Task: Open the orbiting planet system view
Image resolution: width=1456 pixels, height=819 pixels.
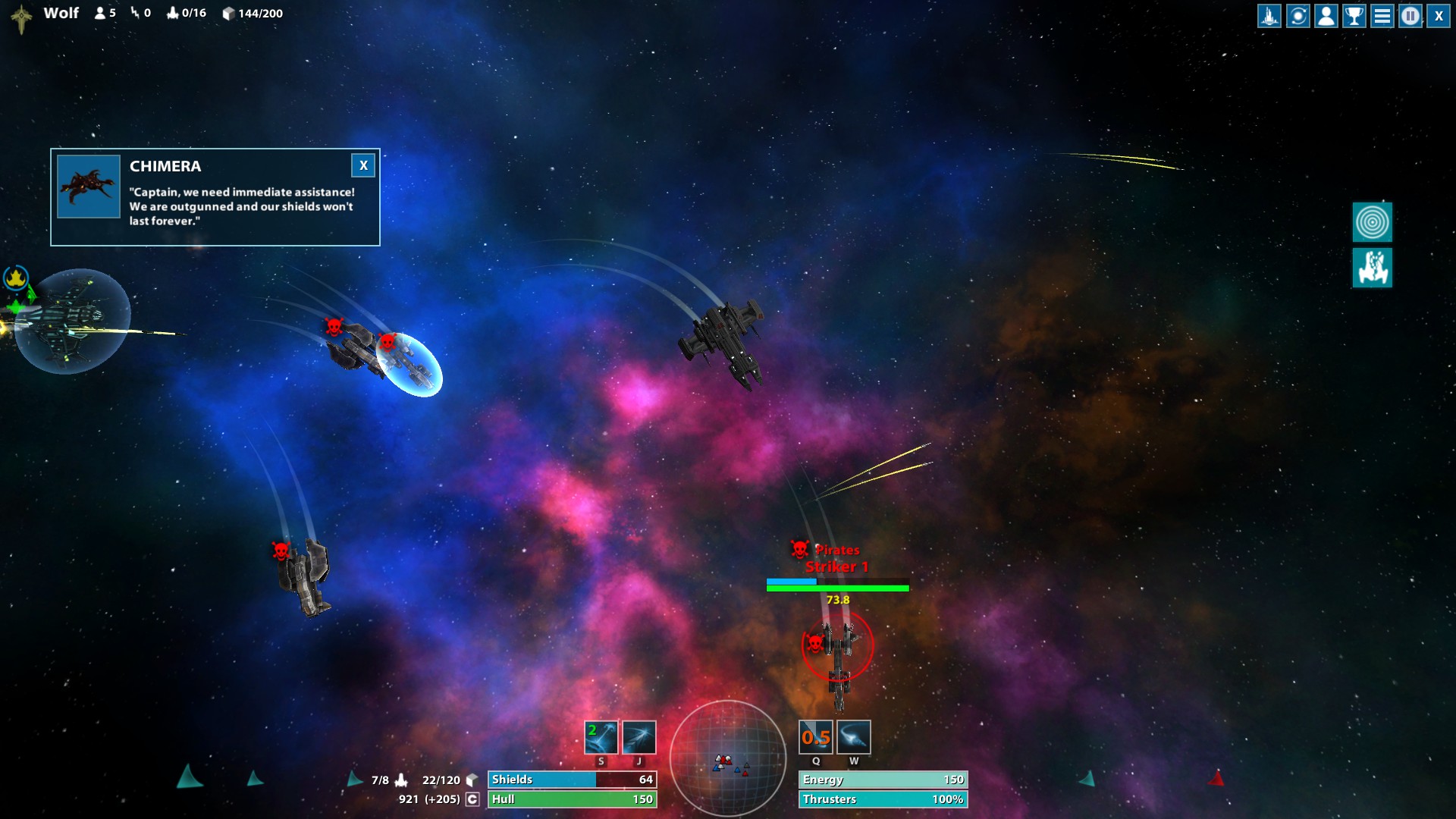Action: (x=1298, y=16)
